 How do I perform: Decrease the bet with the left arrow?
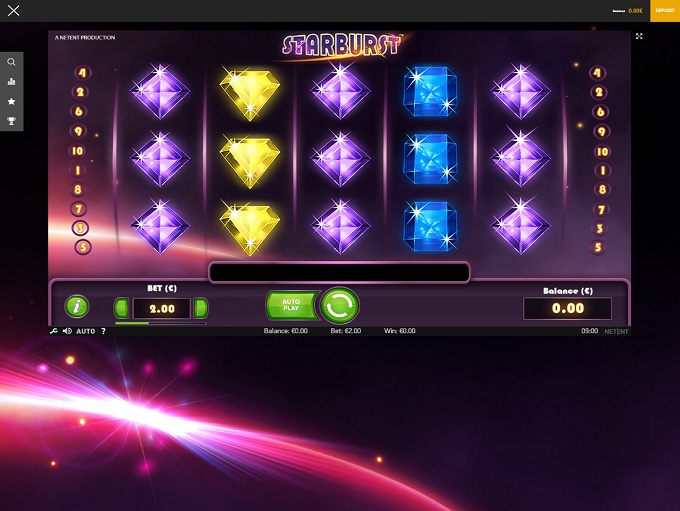point(122,308)
